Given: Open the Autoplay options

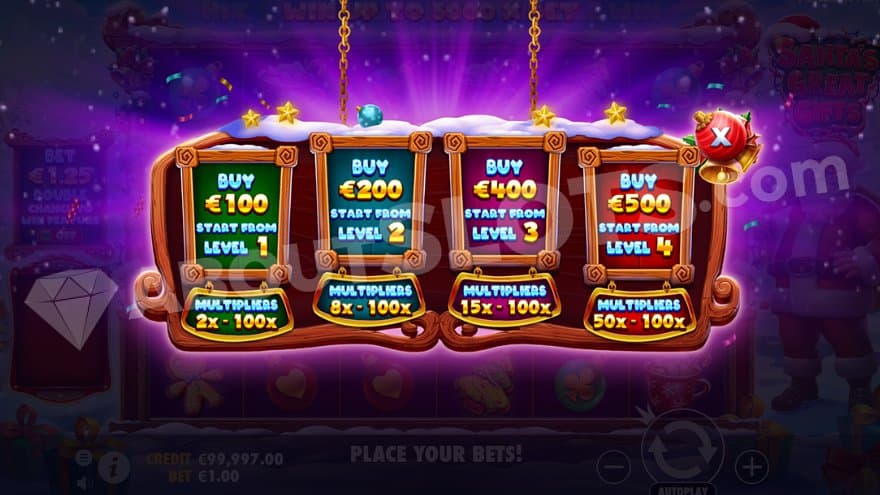Looking at the screenshot, I should coord(682,487).
